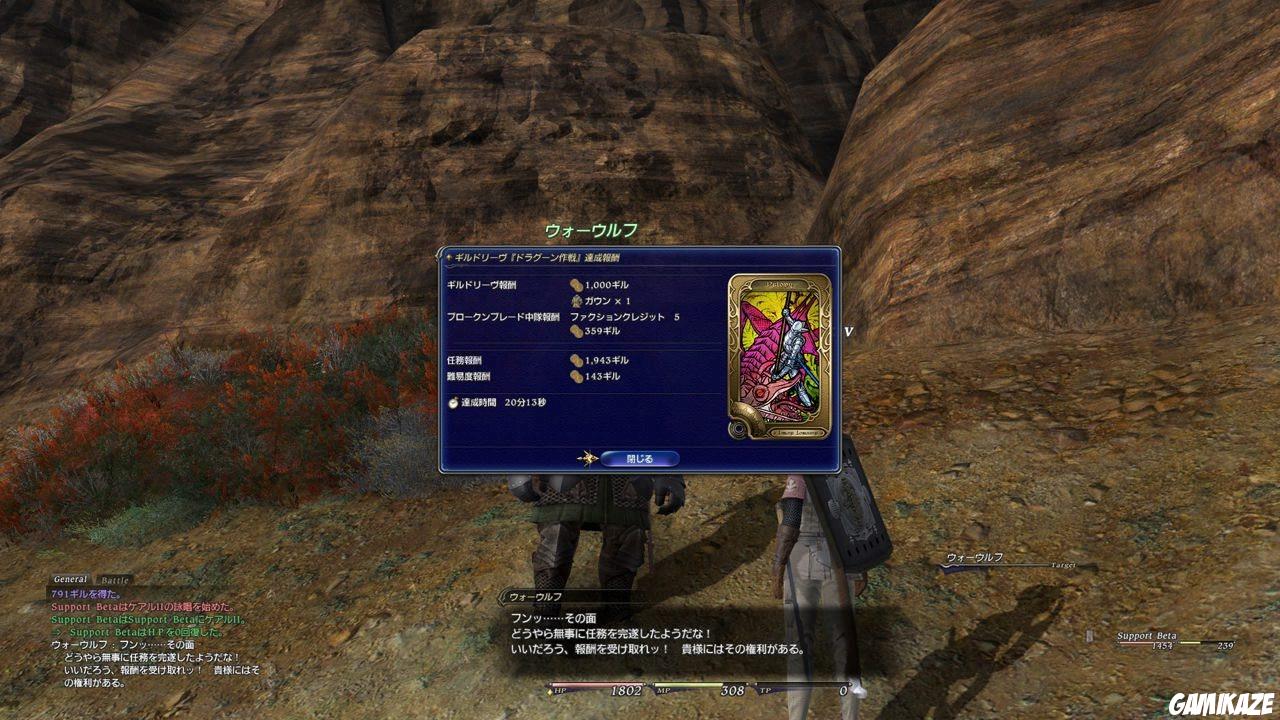Click the clock icon beside 達成時間

pos(451,404)
